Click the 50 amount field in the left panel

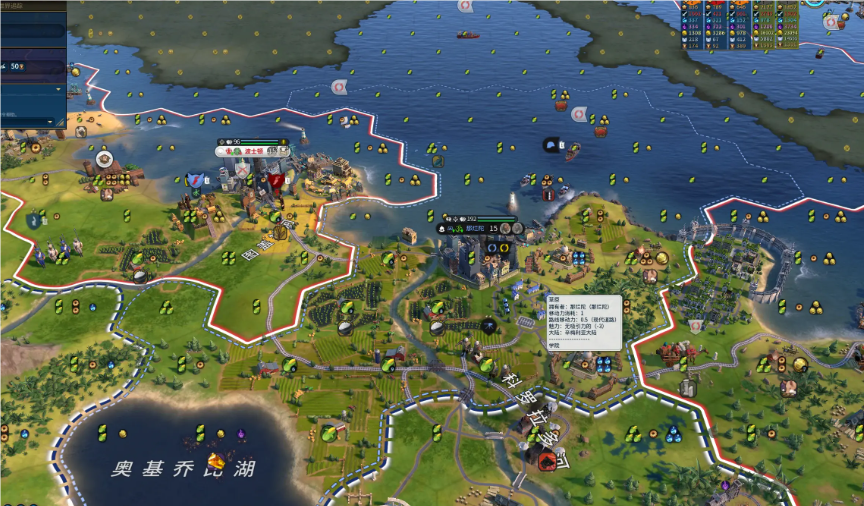tap(16, 66)
